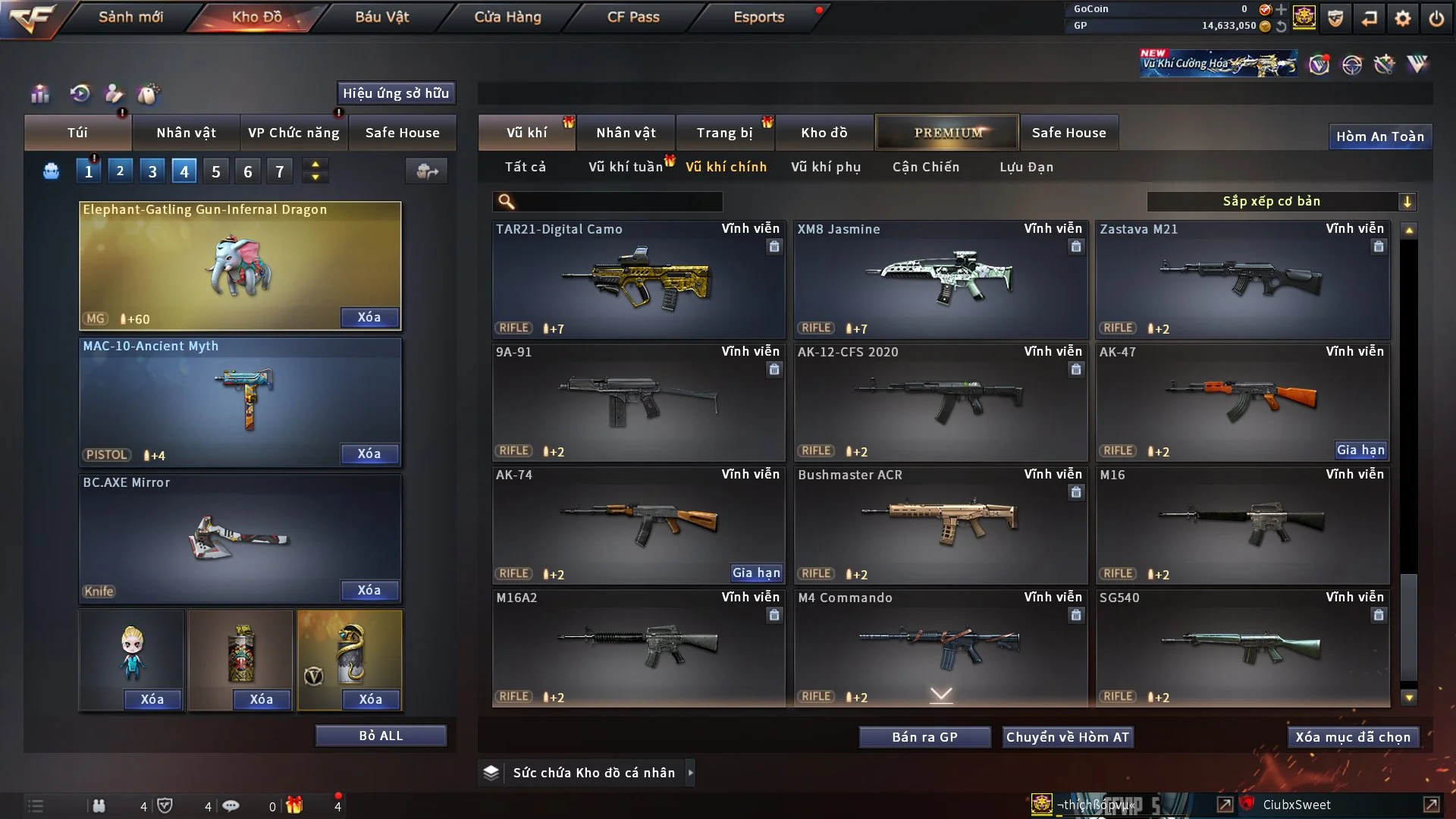1456x819 pixels.
Task: Sell selected items with Bán ra GP
Action: (x=924, y=737)
